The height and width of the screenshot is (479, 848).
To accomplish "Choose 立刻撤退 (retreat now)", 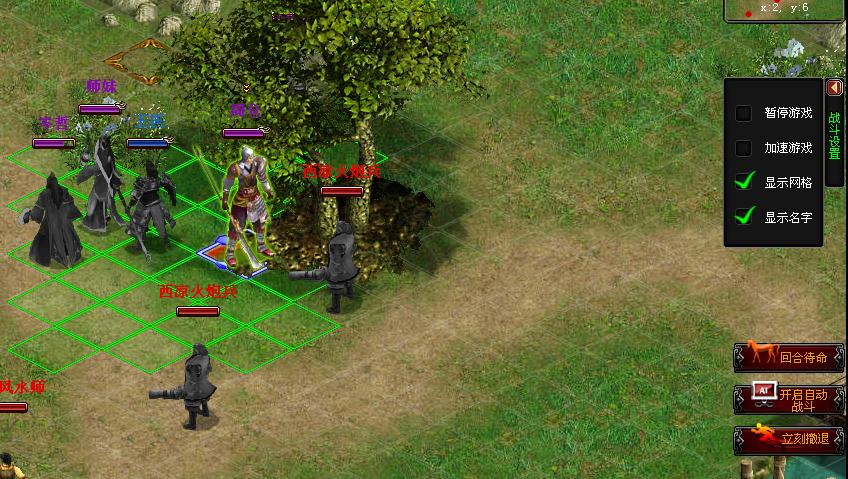I will point(787,438).
